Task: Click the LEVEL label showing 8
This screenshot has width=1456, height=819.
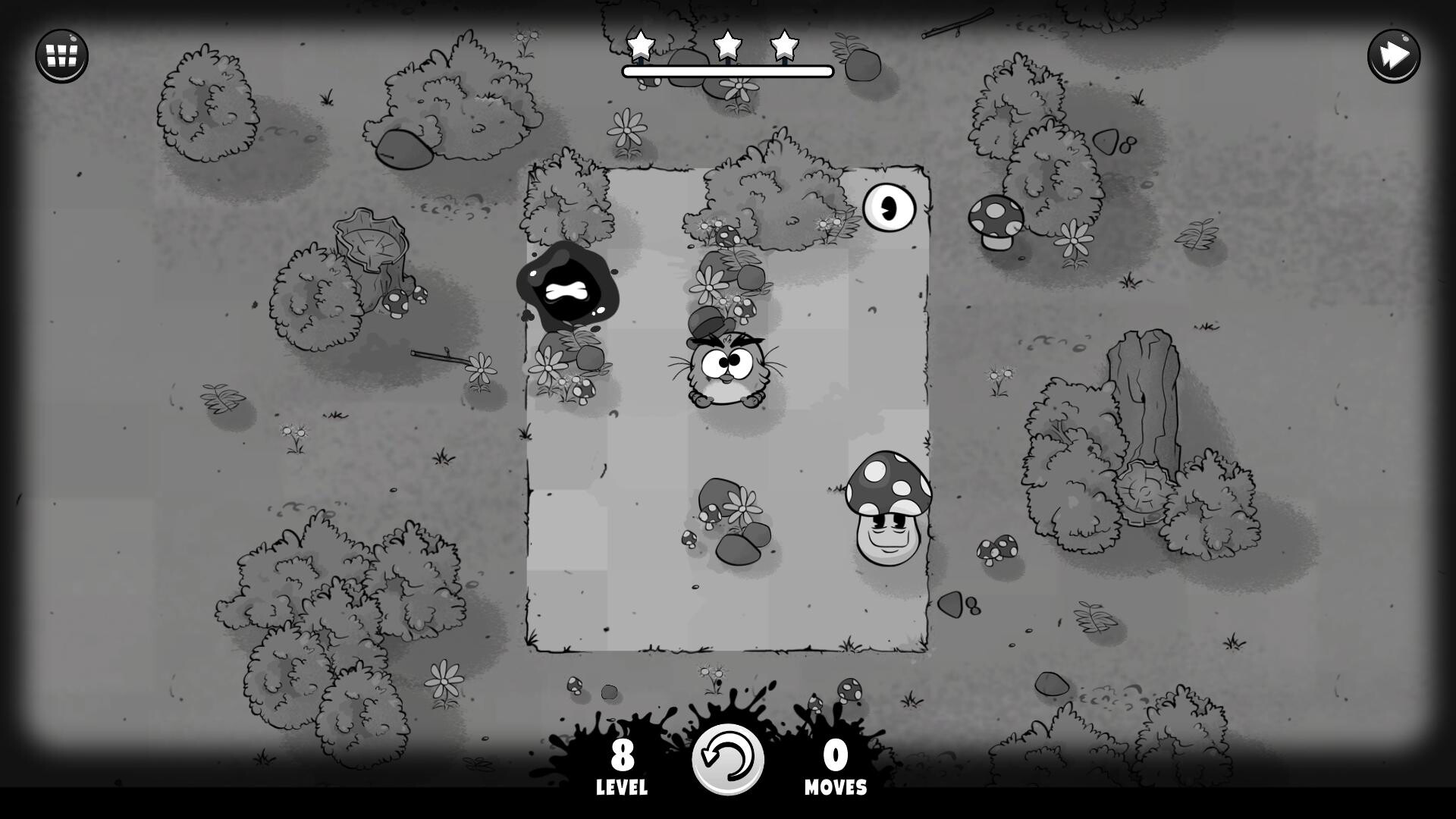Action: point(622,786)
